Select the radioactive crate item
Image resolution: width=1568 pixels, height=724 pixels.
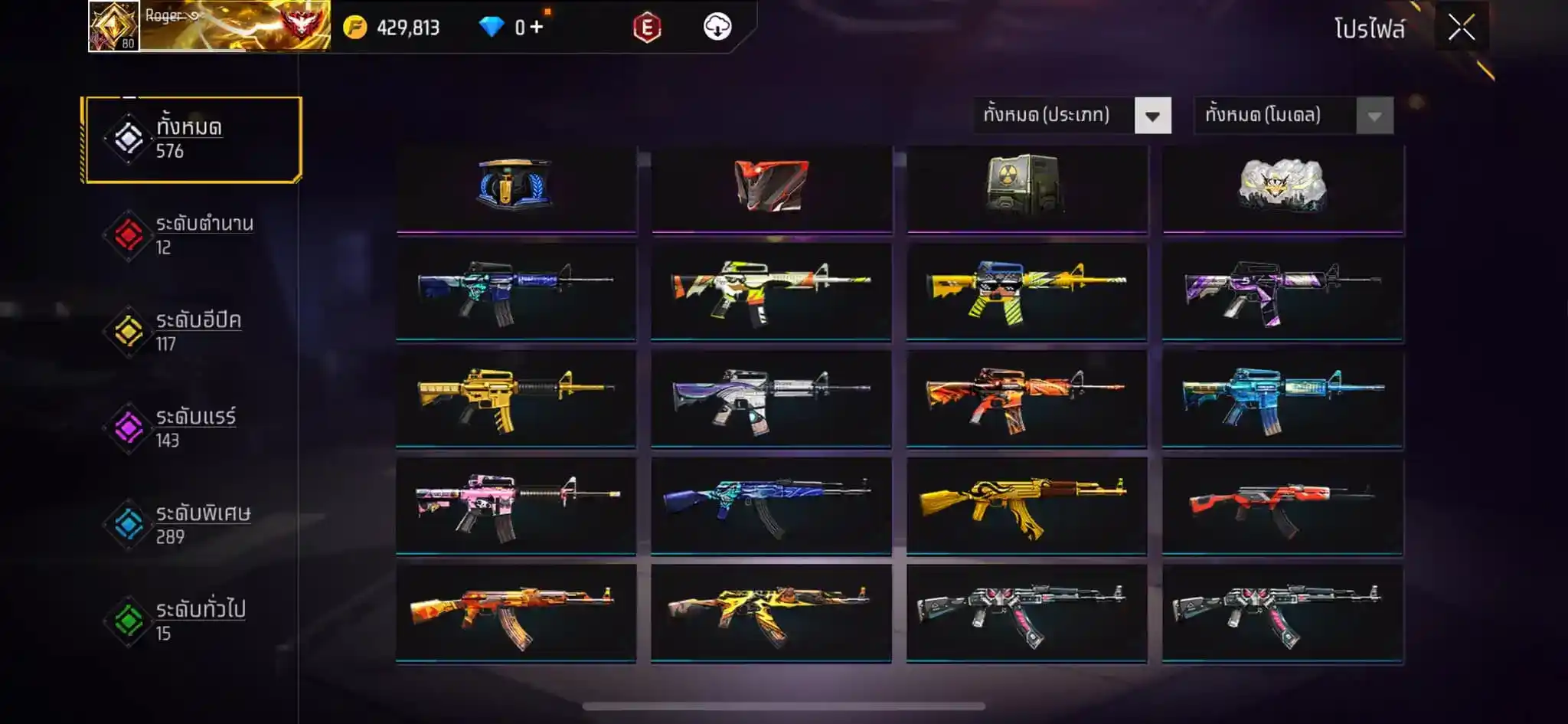(x=1026, y=186)
